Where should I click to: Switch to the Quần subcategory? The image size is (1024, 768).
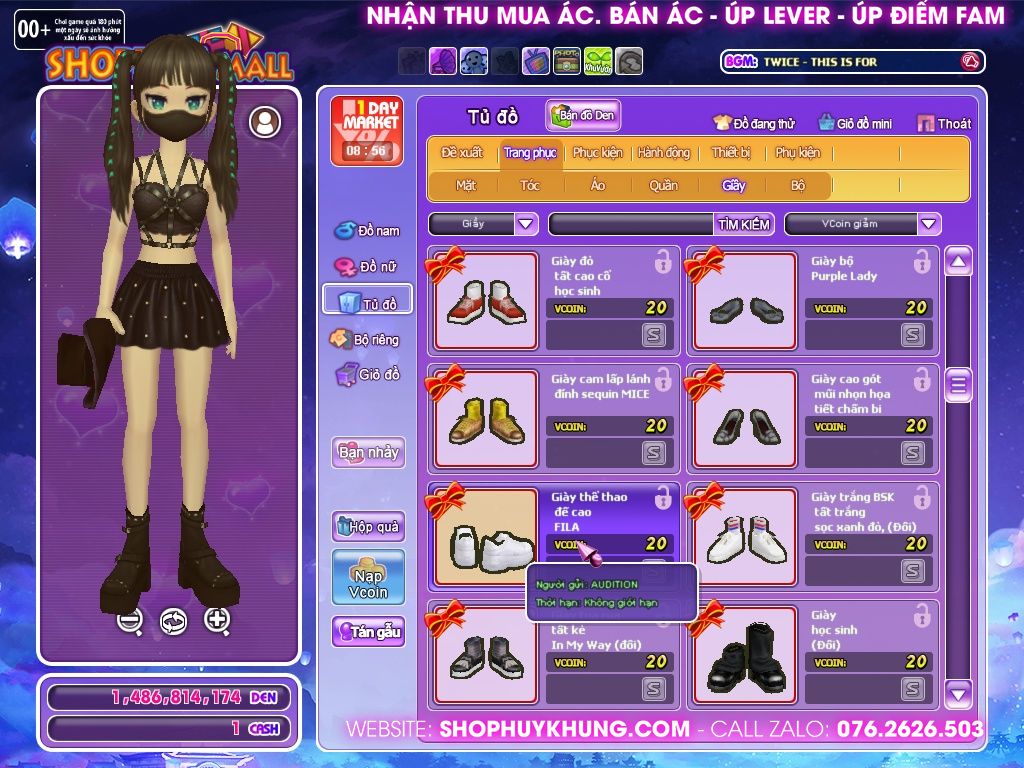click(663, 185)
